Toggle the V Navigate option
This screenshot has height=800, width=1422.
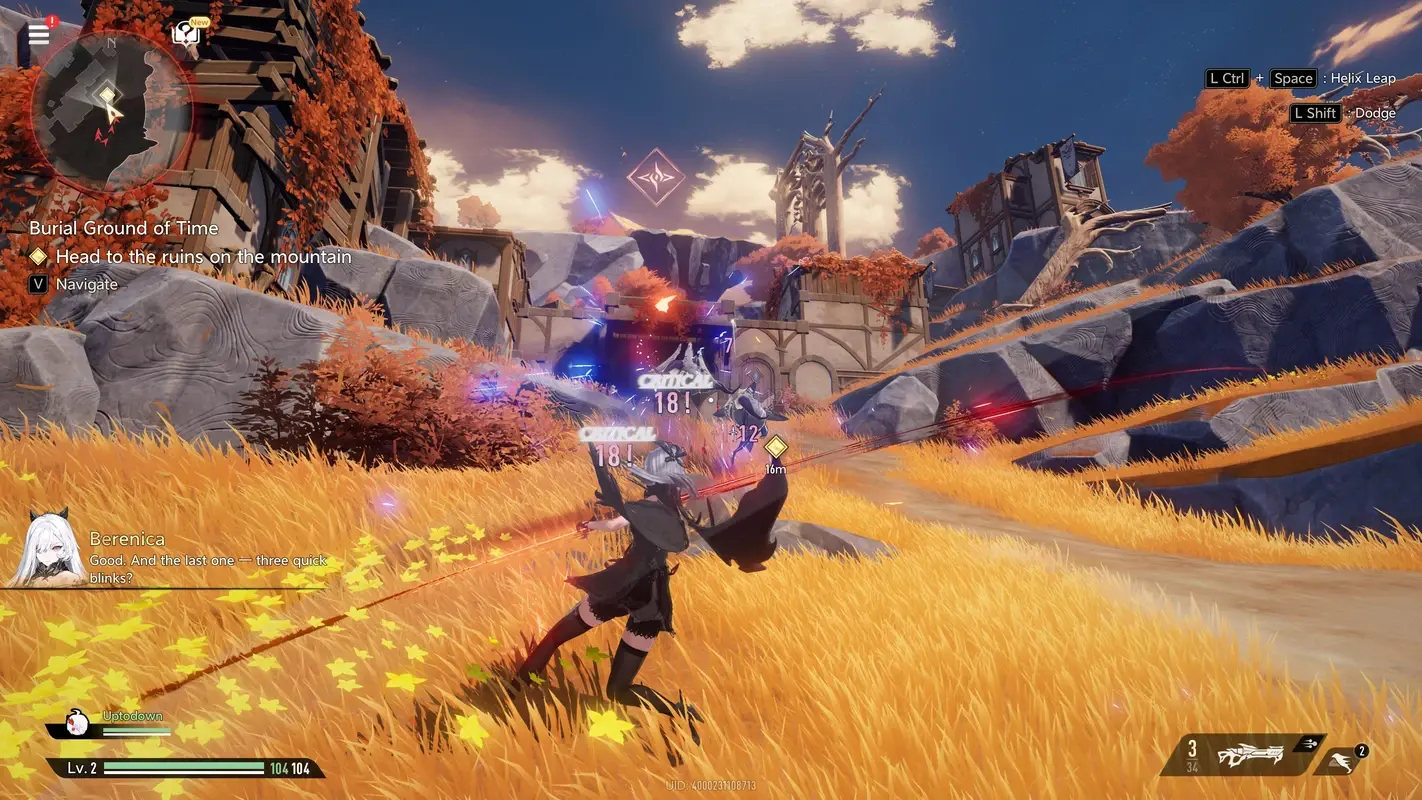(x=38, y=283)
